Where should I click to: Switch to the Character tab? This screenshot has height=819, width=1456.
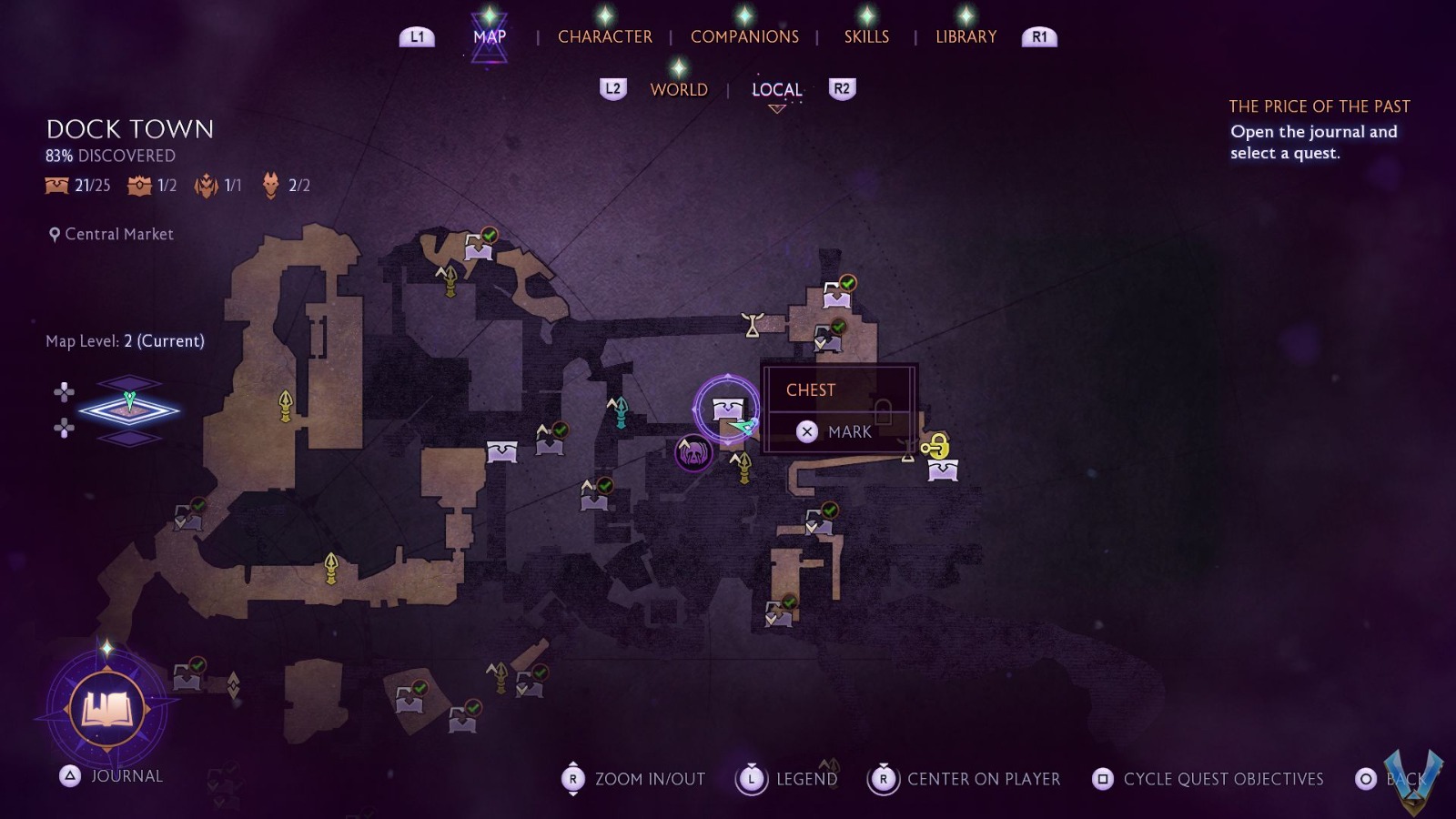pyautogui.click(x=604, y=36)
